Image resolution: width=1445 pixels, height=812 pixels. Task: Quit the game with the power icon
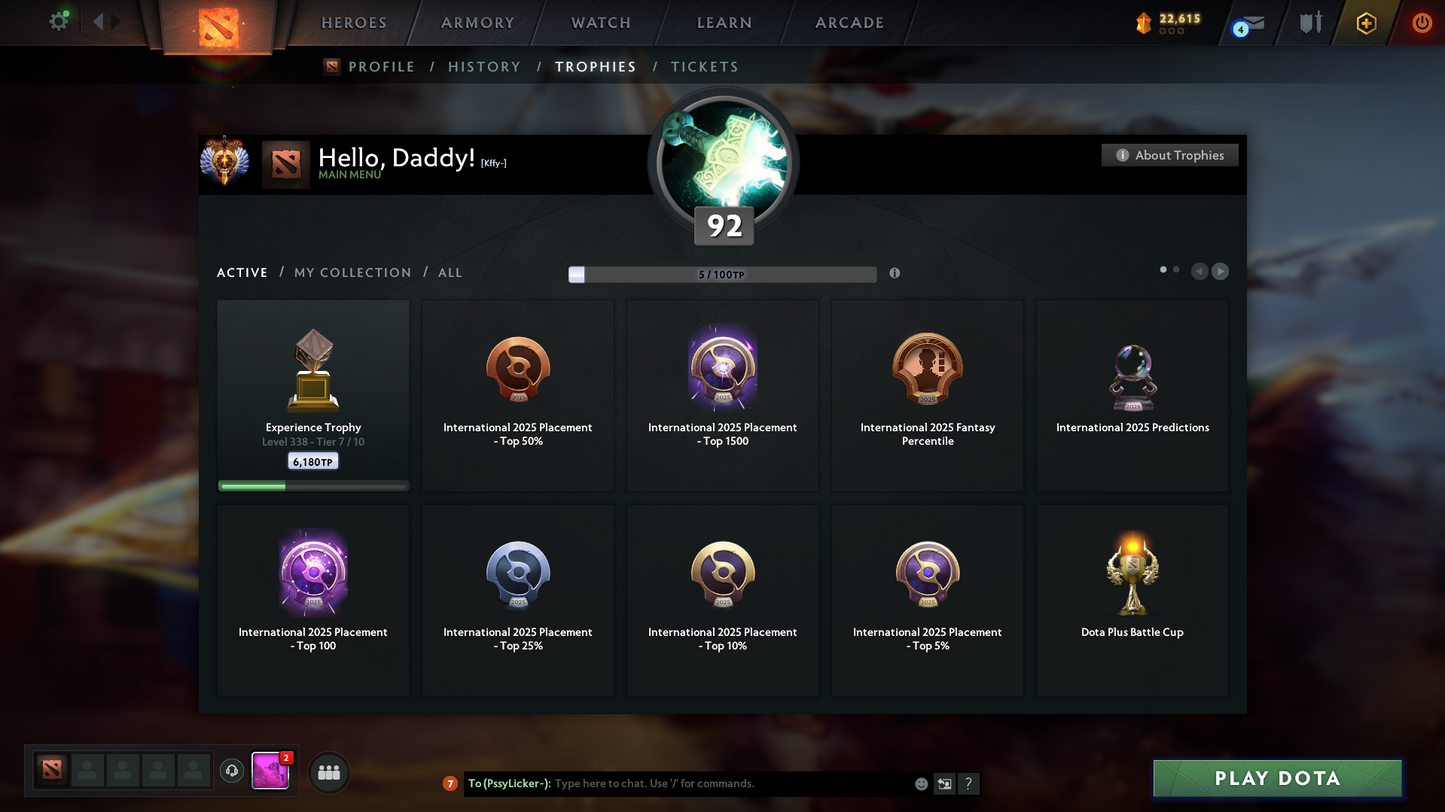(x=1421, y=23)
